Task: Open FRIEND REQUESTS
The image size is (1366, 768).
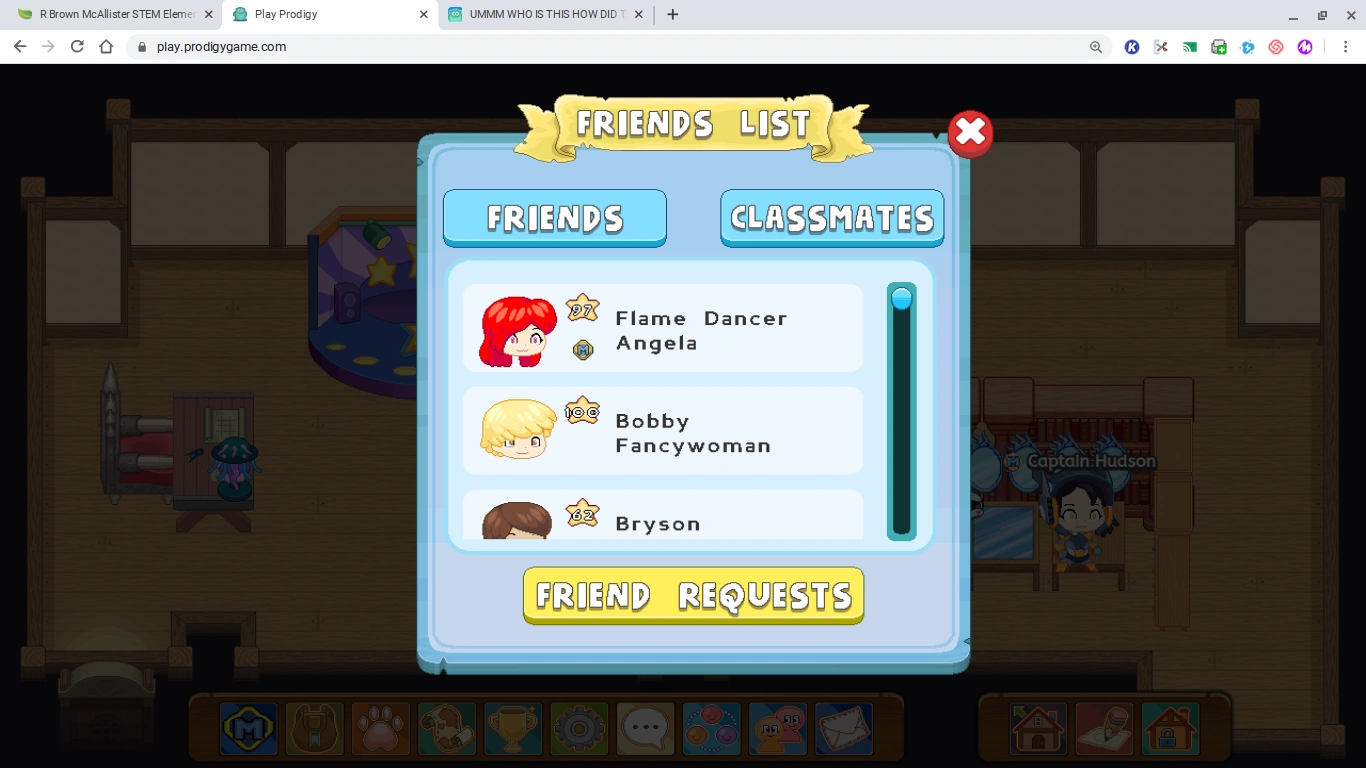Action: [693, 595]
